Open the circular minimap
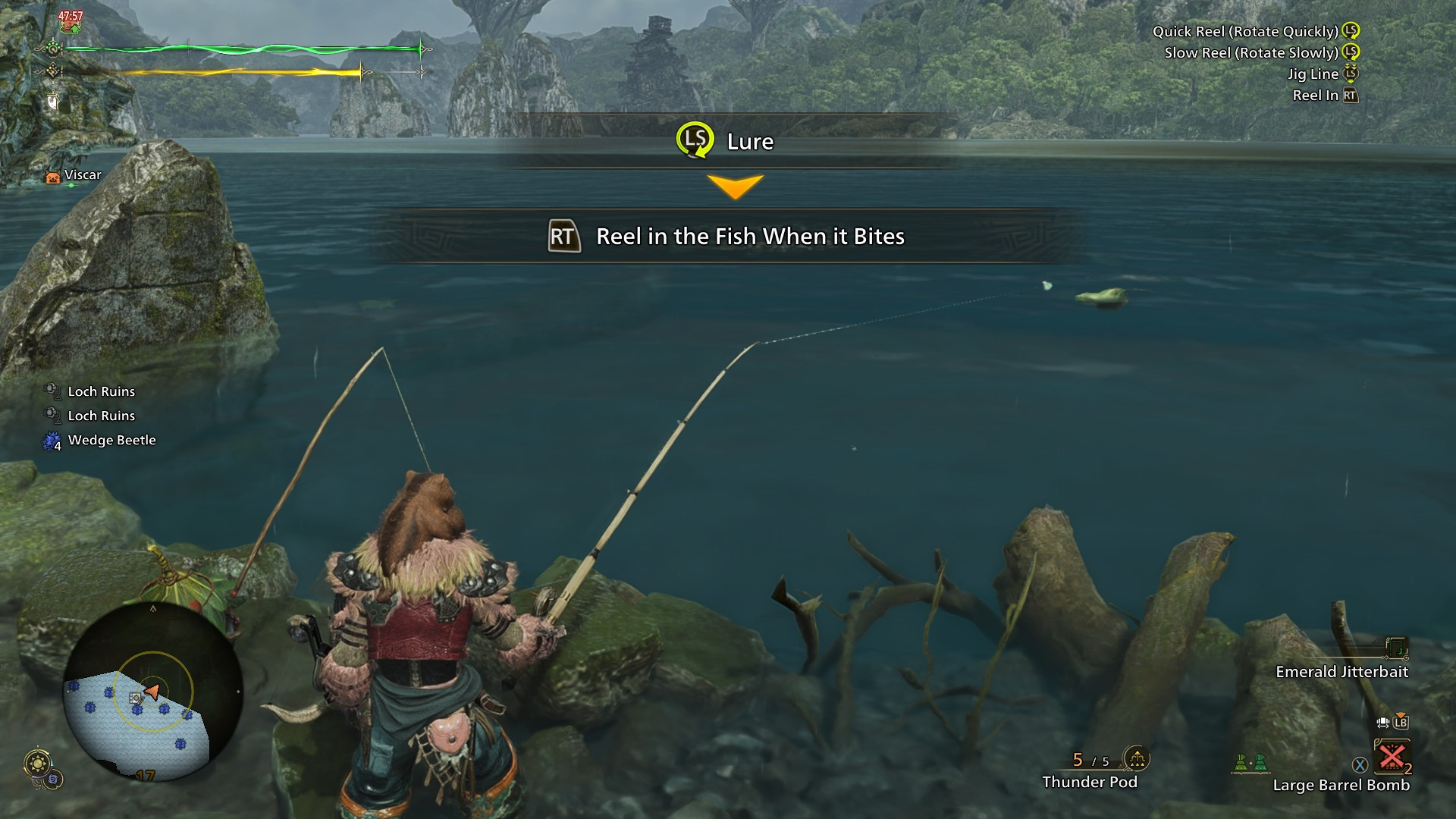 (152, 692)
